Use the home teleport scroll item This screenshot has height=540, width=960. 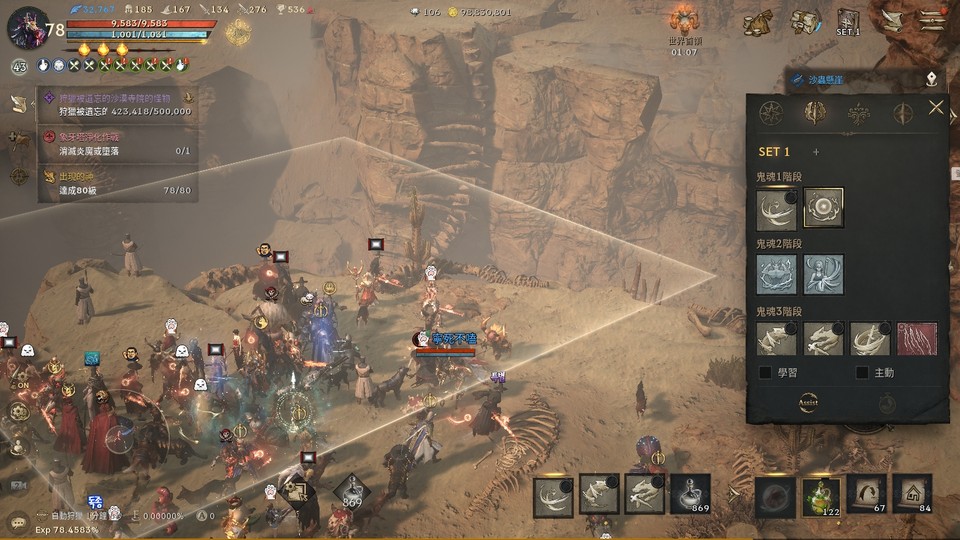click(912, 494)
